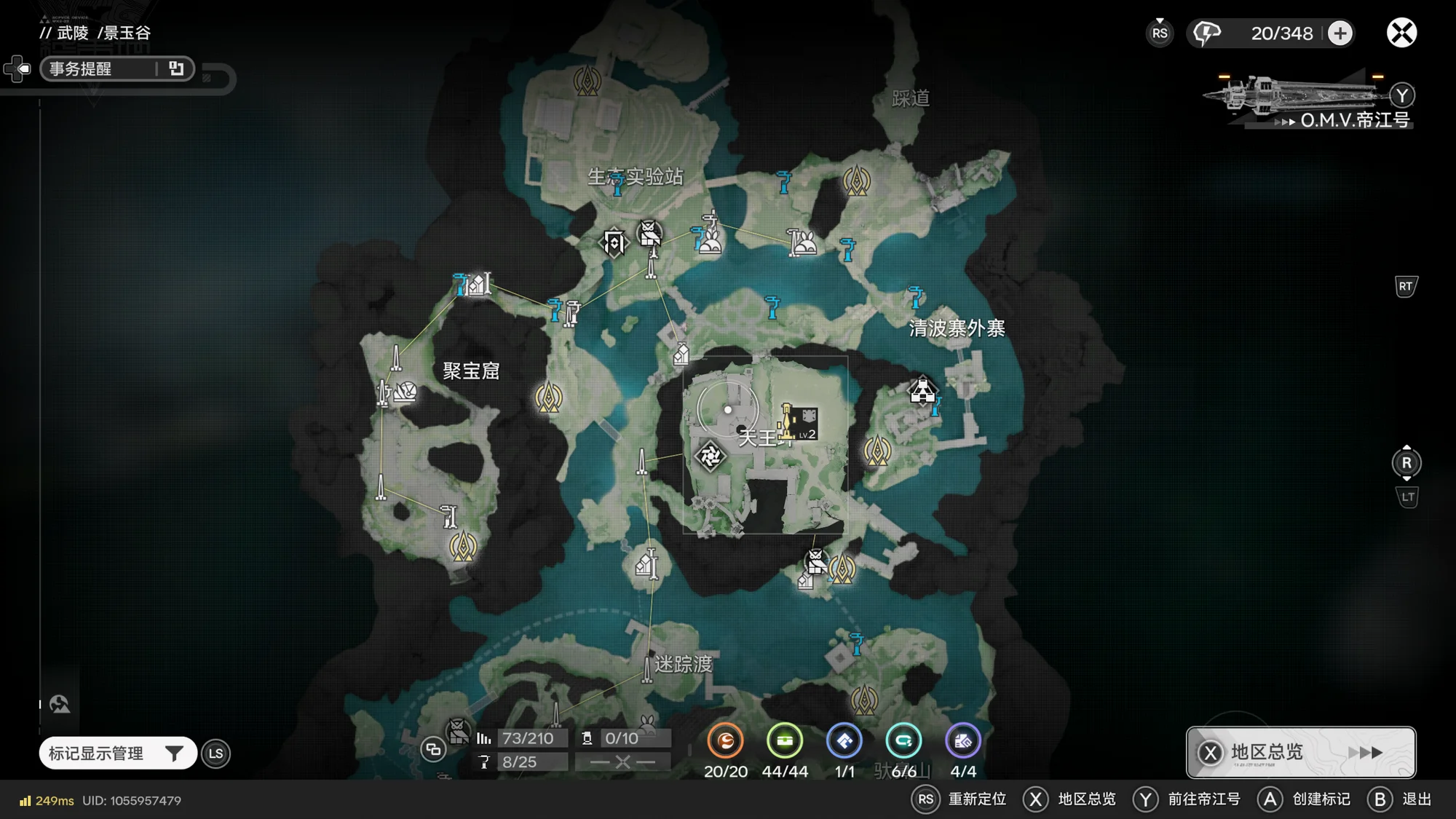Select the stacked-cubes marker near 清波寨外寨
The height and width of the screenshot is (819, 1456).
point(922,391)
